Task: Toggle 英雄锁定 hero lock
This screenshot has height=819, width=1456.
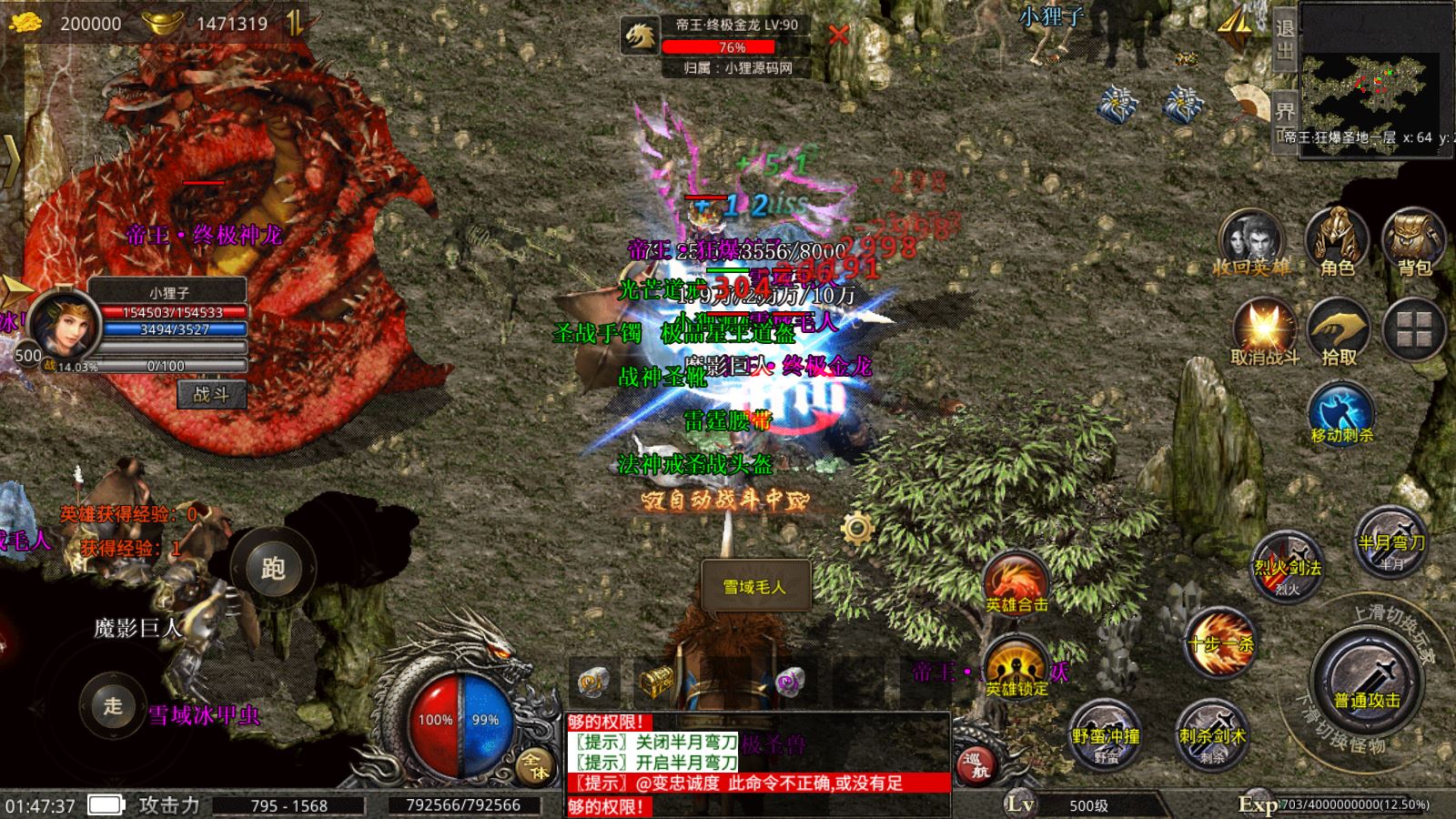Action: click(x=1016, y=671)
